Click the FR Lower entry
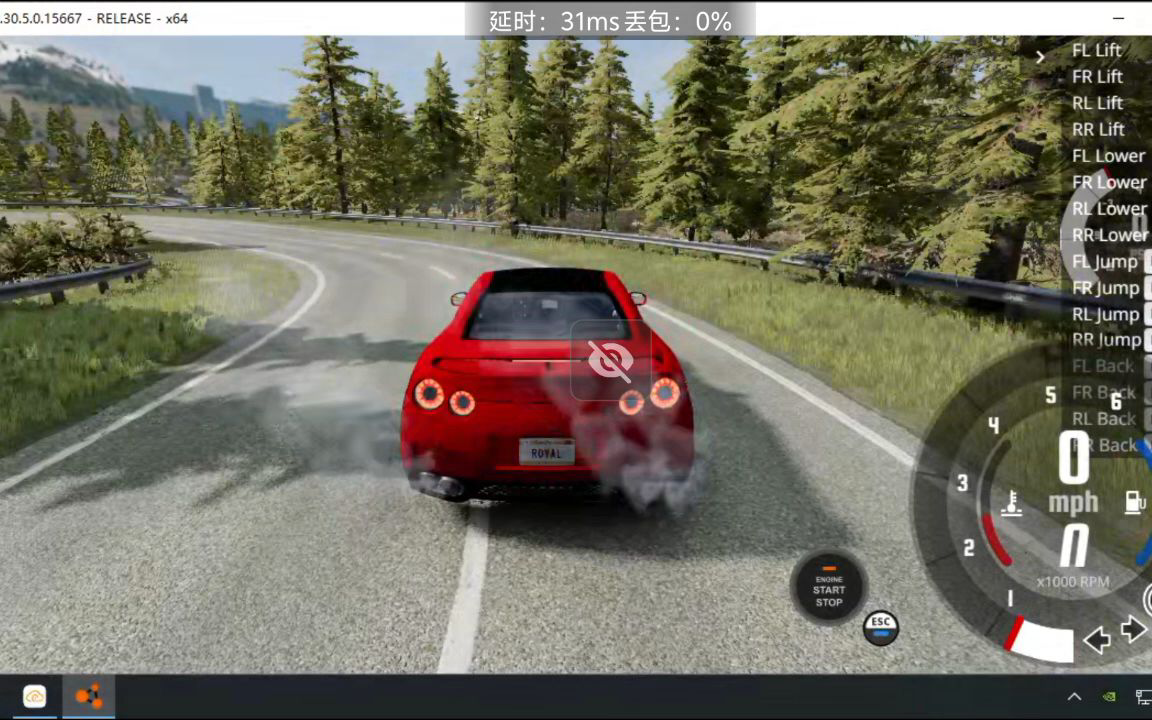 [x=1109, y=182]
